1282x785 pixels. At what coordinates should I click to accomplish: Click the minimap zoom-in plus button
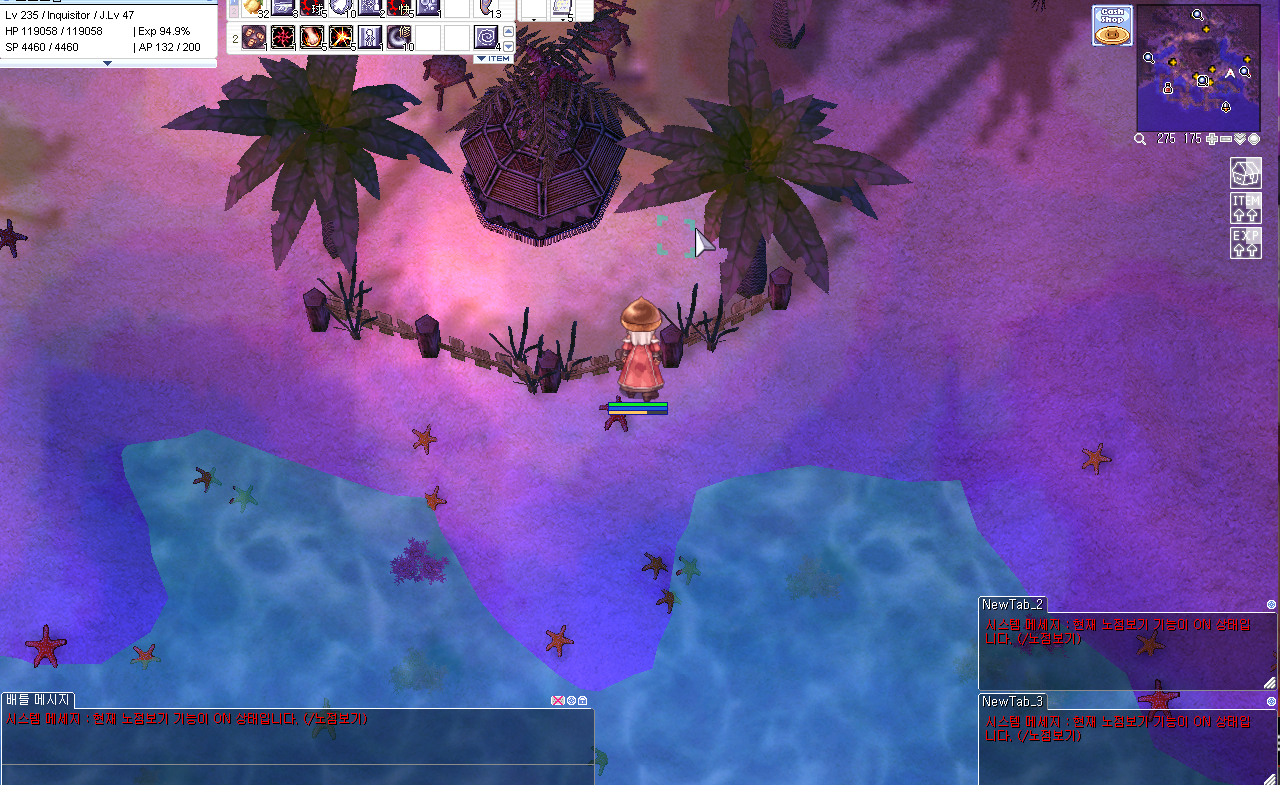pos(1212,139)
